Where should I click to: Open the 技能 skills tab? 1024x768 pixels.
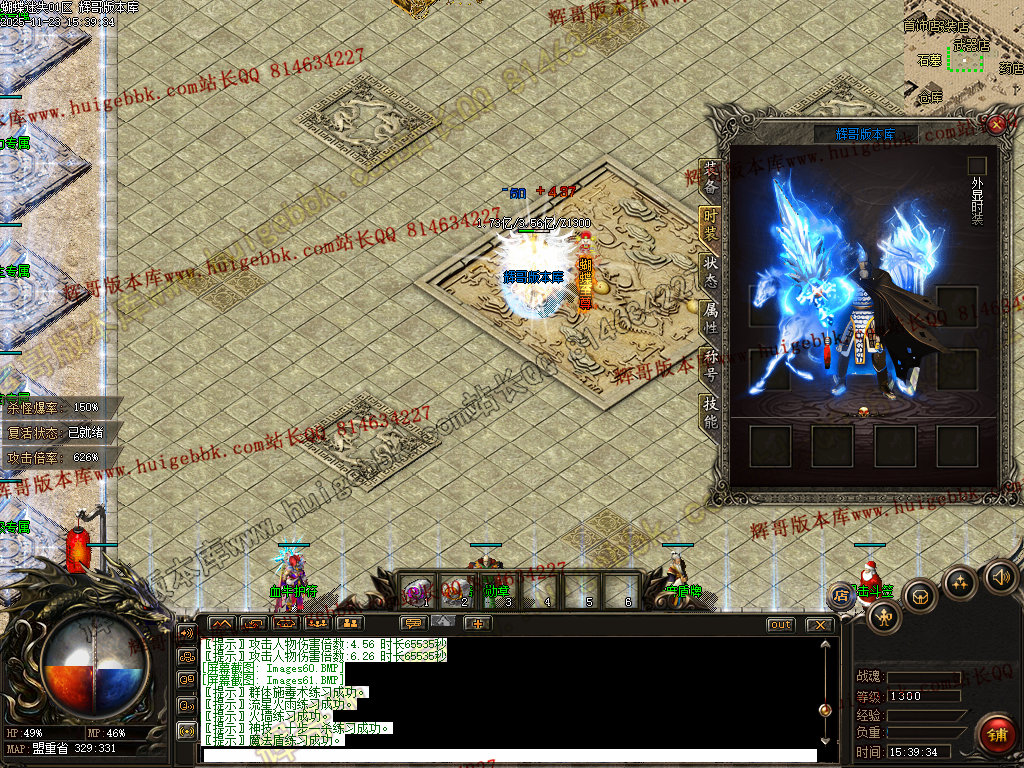tap(710, 412)
